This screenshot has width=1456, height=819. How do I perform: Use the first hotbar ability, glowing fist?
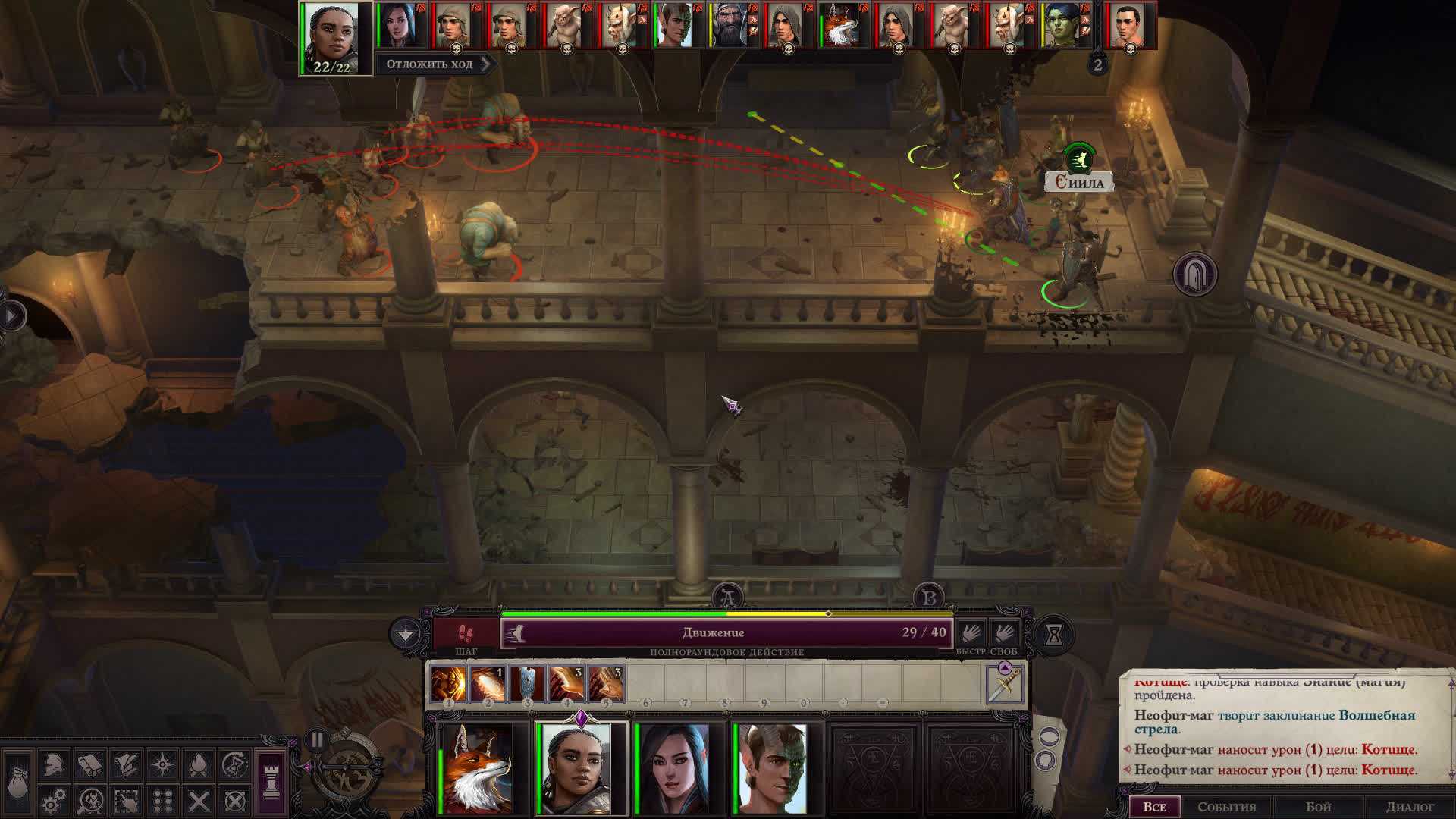(x=448, y=683)
